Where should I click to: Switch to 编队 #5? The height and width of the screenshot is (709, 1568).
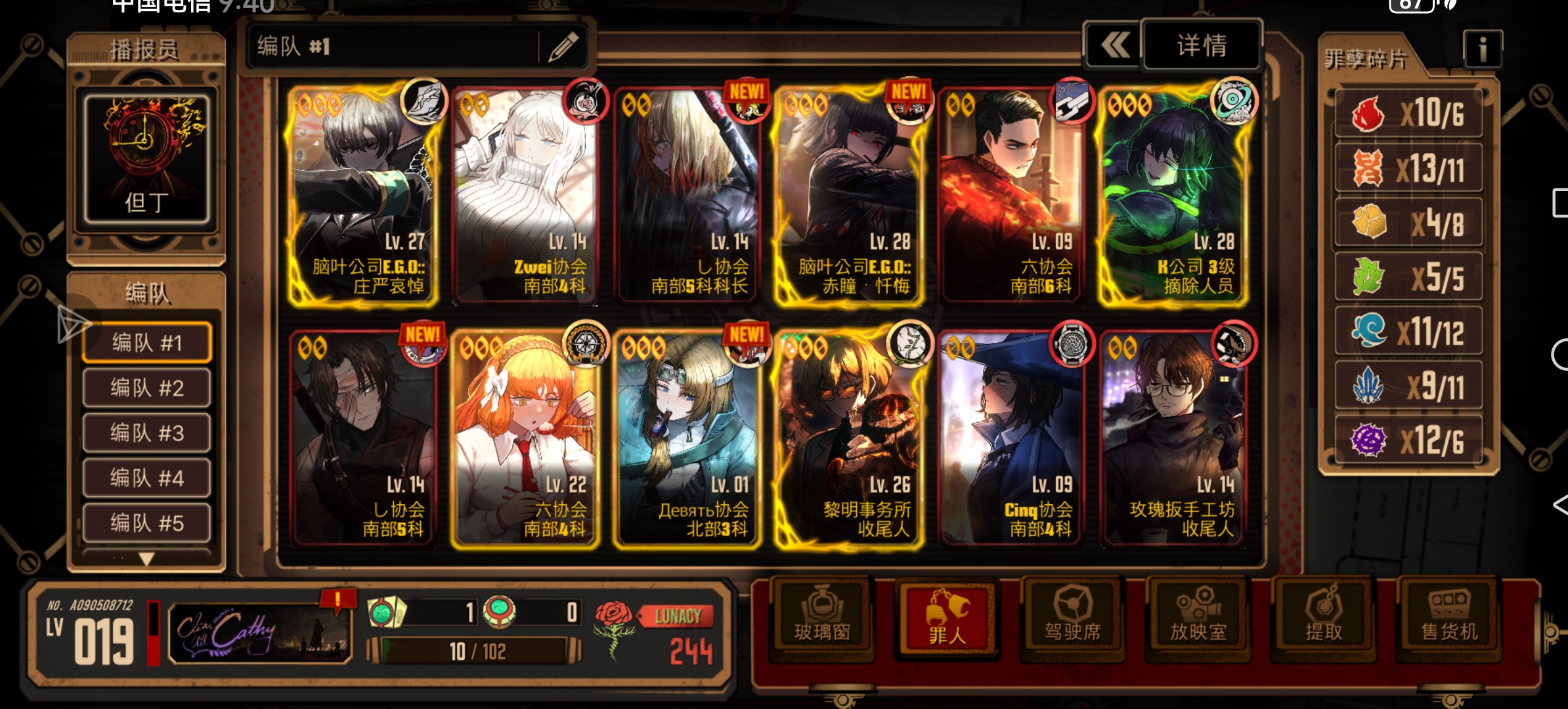[x=147, y=523]
